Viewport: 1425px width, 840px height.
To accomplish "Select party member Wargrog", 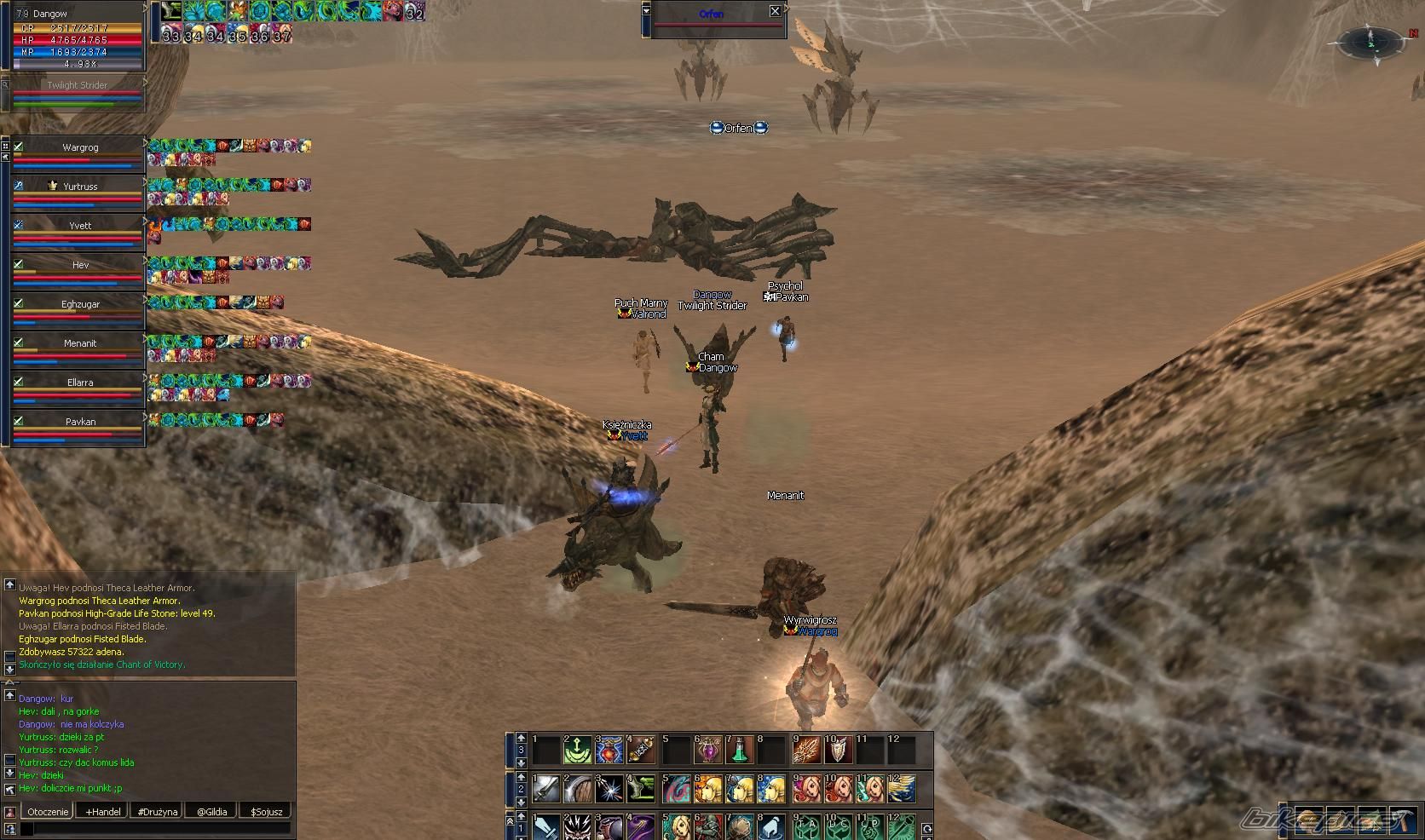I will tap(79, 147).
